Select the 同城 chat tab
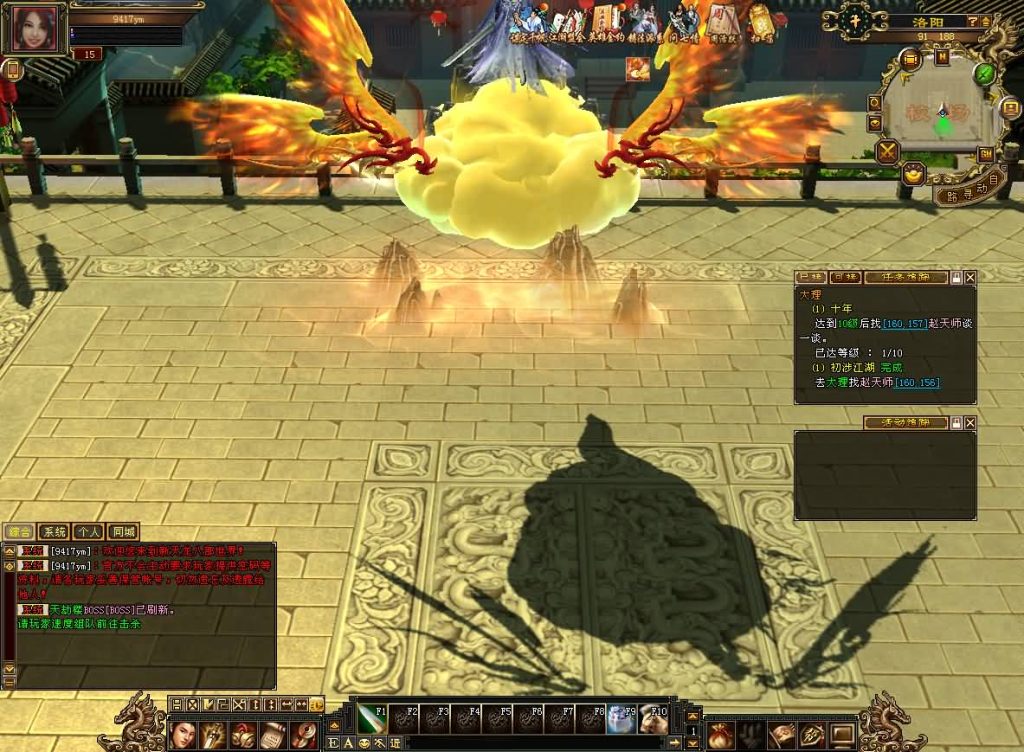 tap(122, 532)
